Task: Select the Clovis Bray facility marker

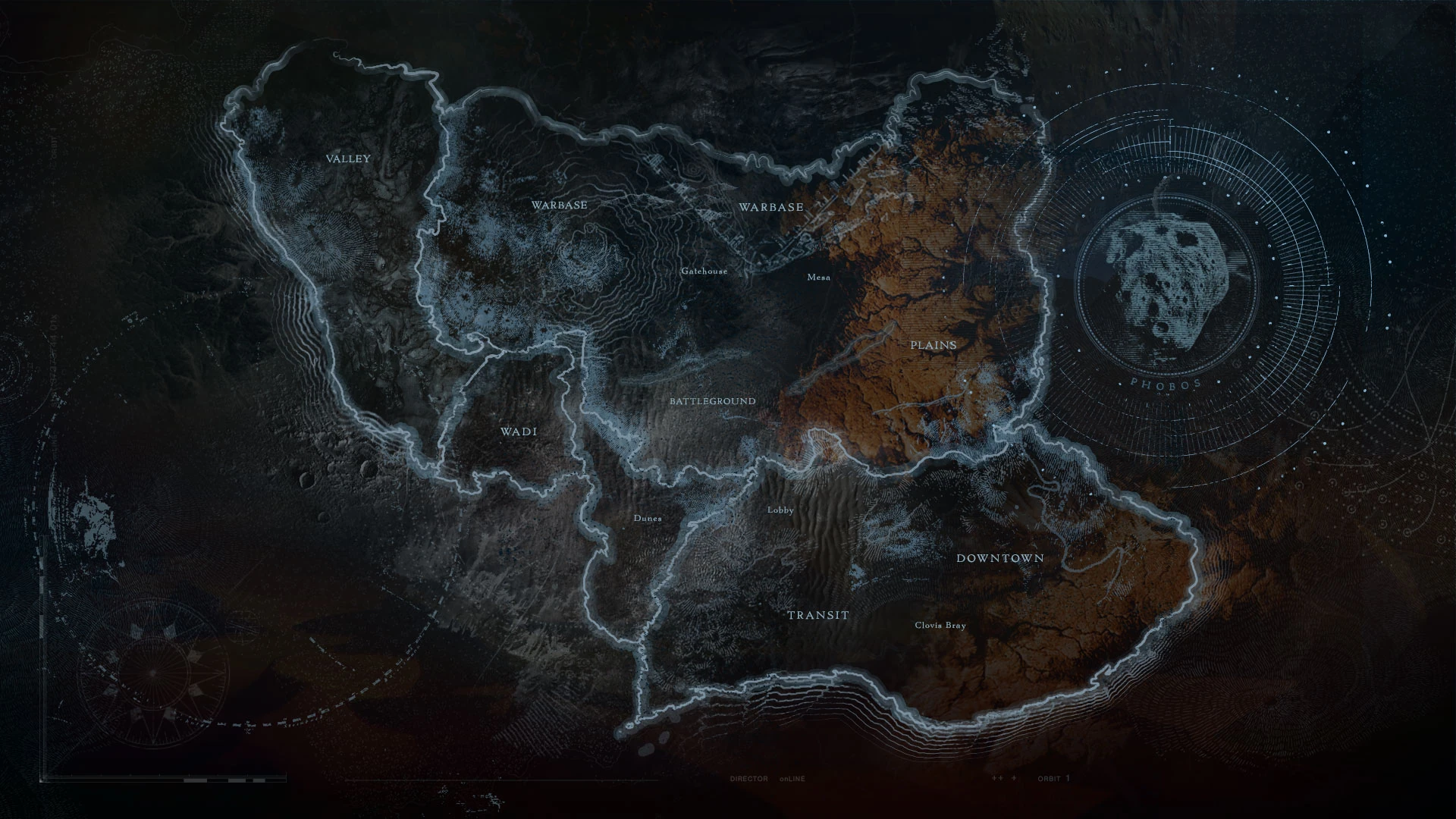Action: click(941, 626)
